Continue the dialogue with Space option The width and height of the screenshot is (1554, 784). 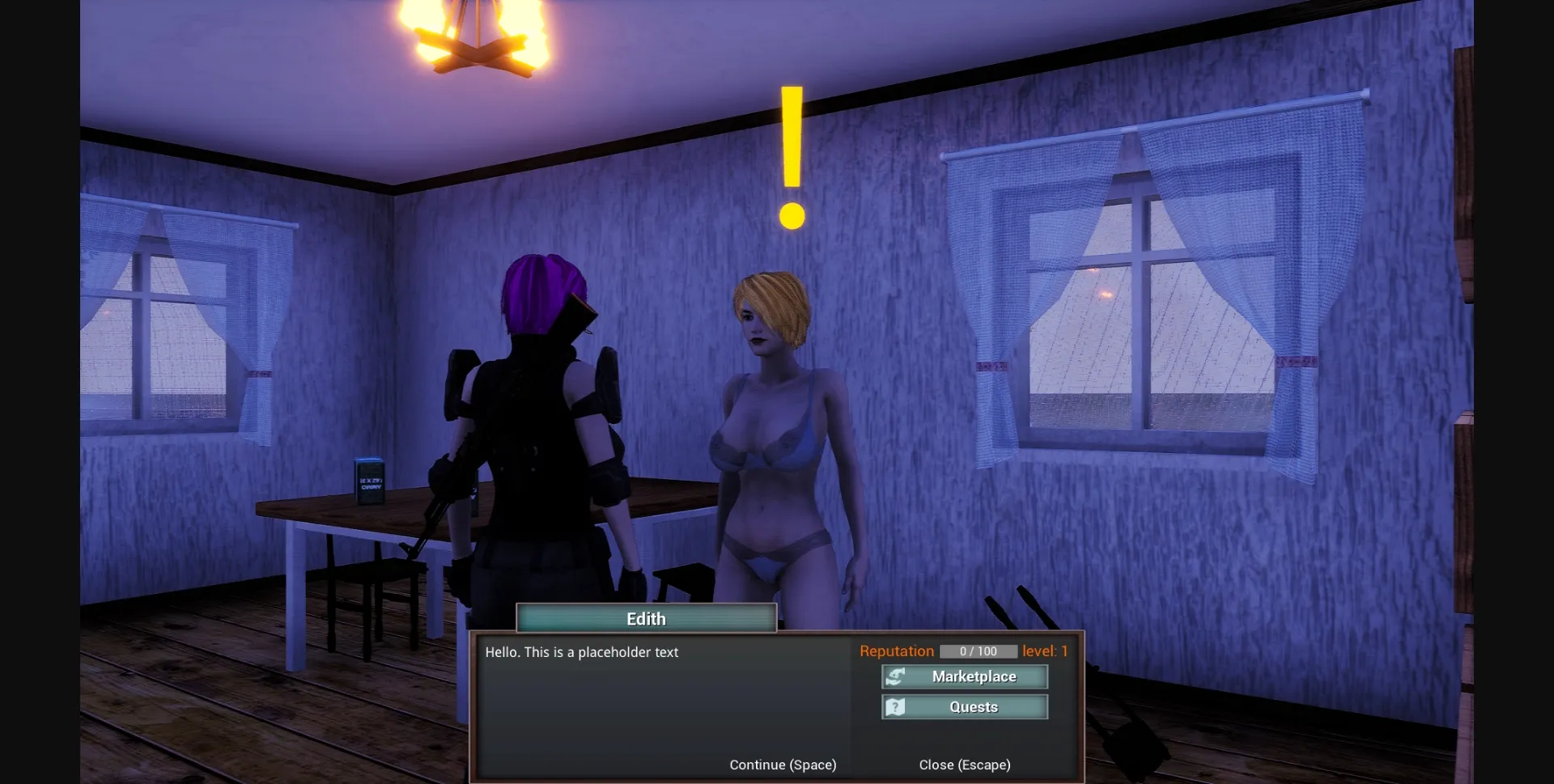pyautogui.click(x=782, y=764)
